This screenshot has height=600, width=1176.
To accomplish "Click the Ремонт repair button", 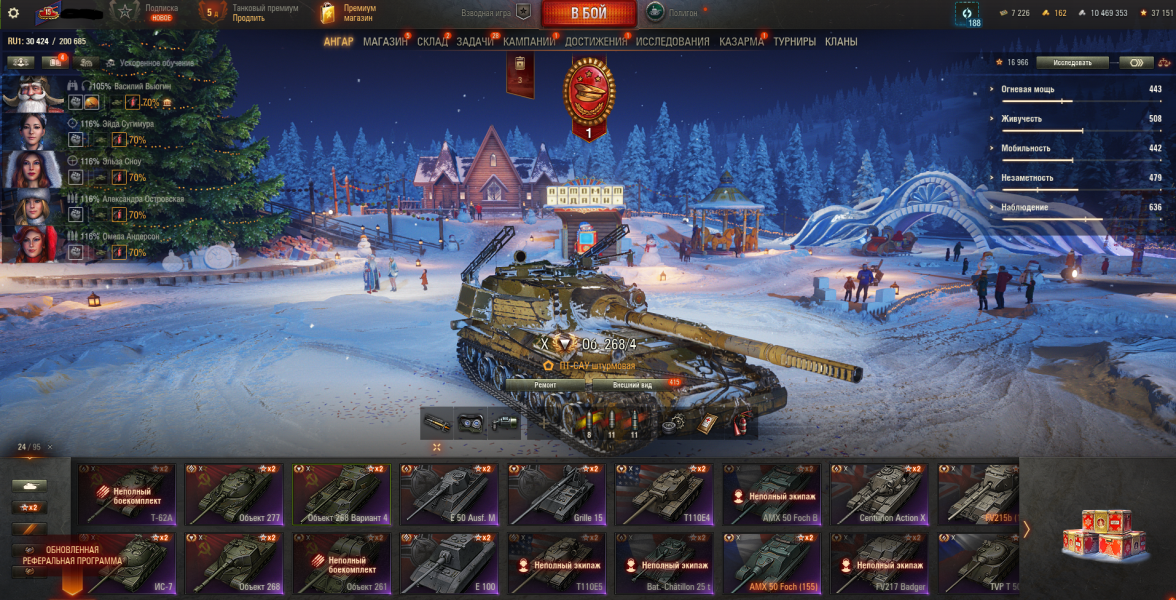I will [x=546, y=384].
